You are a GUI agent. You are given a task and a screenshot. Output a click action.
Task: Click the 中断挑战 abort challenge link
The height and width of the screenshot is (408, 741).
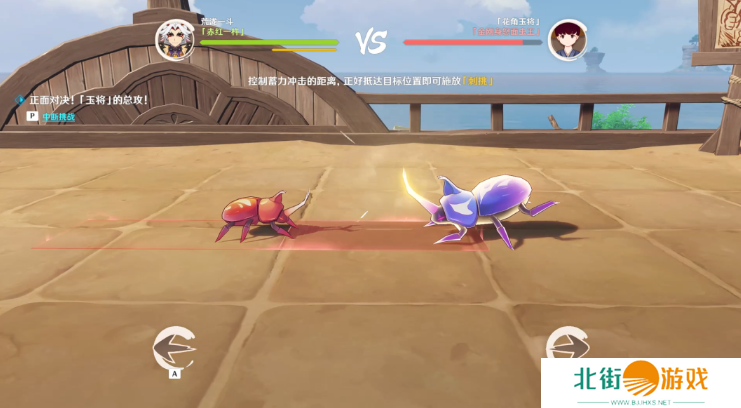coord(58,117)
